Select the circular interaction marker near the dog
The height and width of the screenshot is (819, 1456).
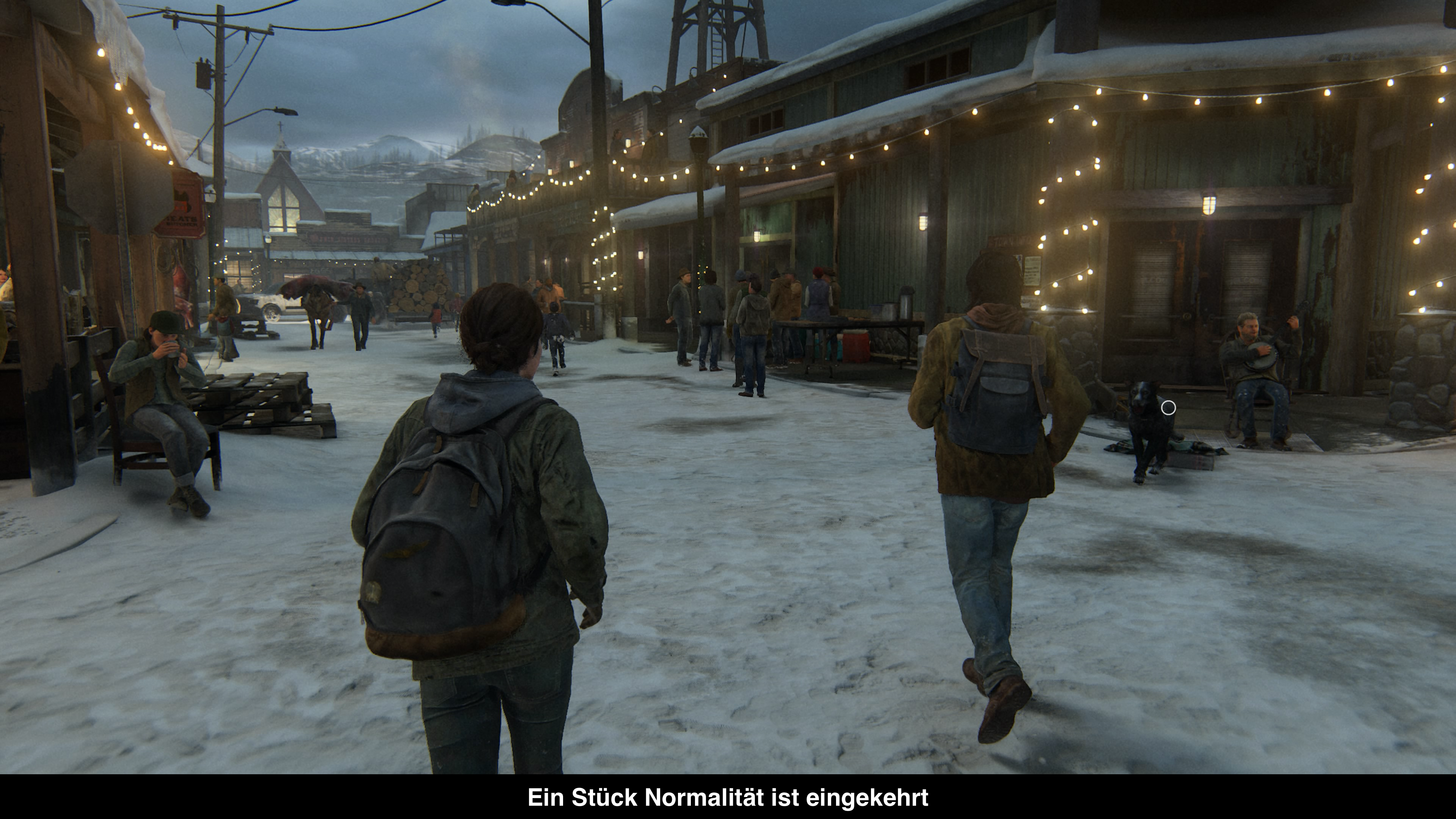[1168, 408]
